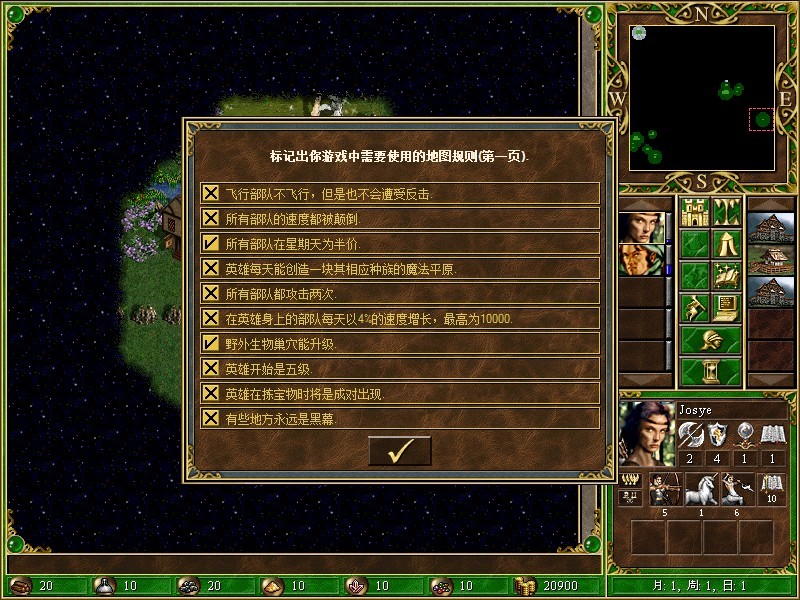Toggle the rule '所有部队都攻击两次'
This screenshot has height=600, width=800.
211,293
